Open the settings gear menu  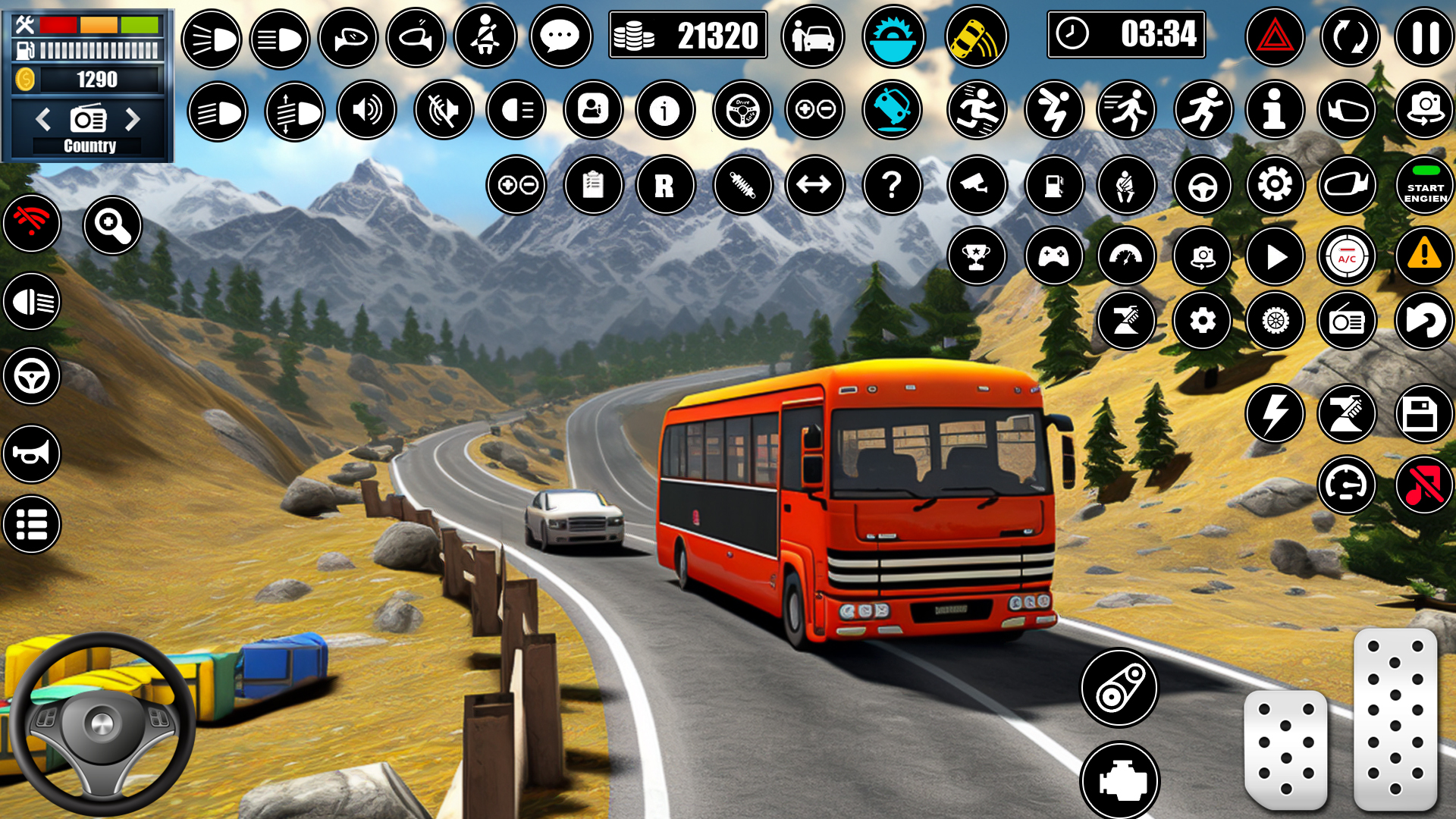[x=1273, y=185]
